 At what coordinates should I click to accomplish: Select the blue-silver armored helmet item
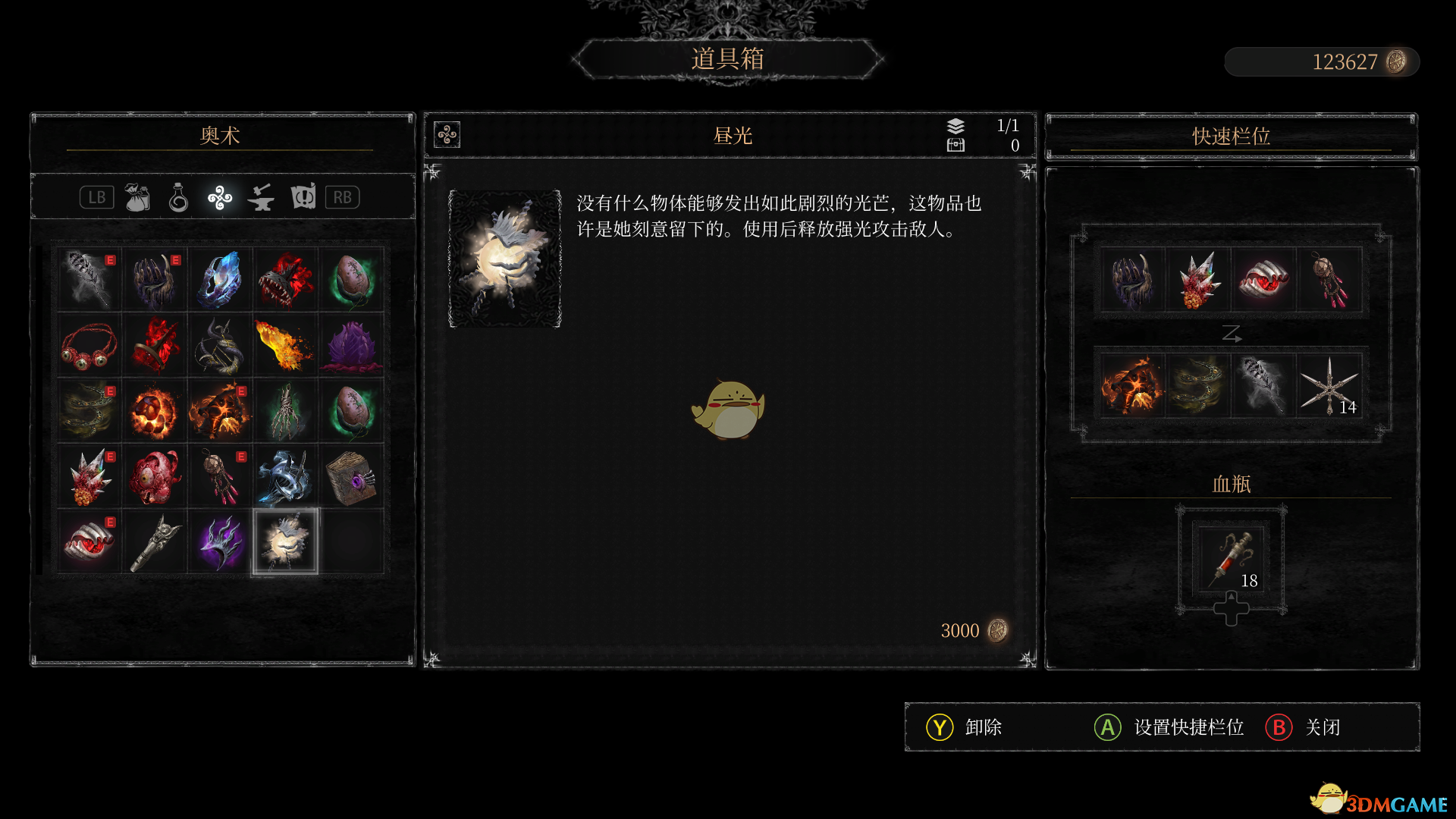pyautogui.click(x=285, y=477)
